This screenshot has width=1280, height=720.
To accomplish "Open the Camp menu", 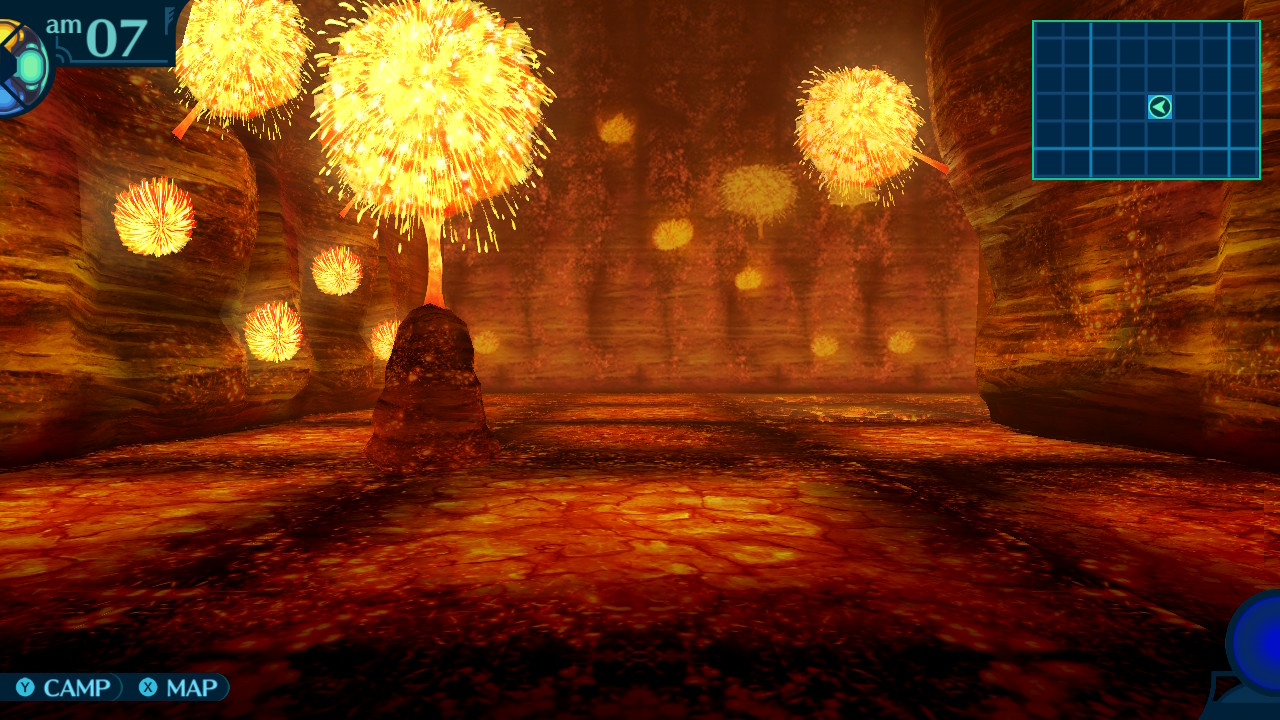I will pos(64,688).
